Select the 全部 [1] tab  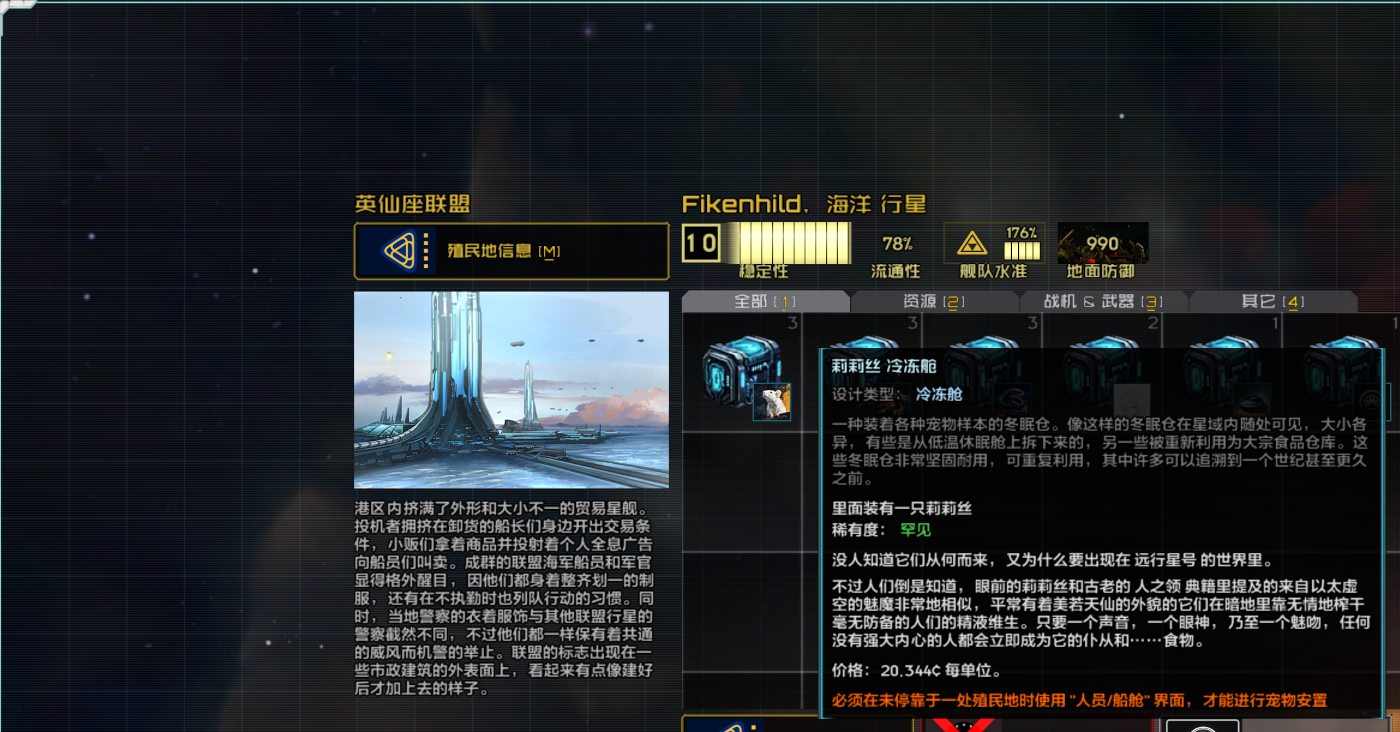point(768,300)
